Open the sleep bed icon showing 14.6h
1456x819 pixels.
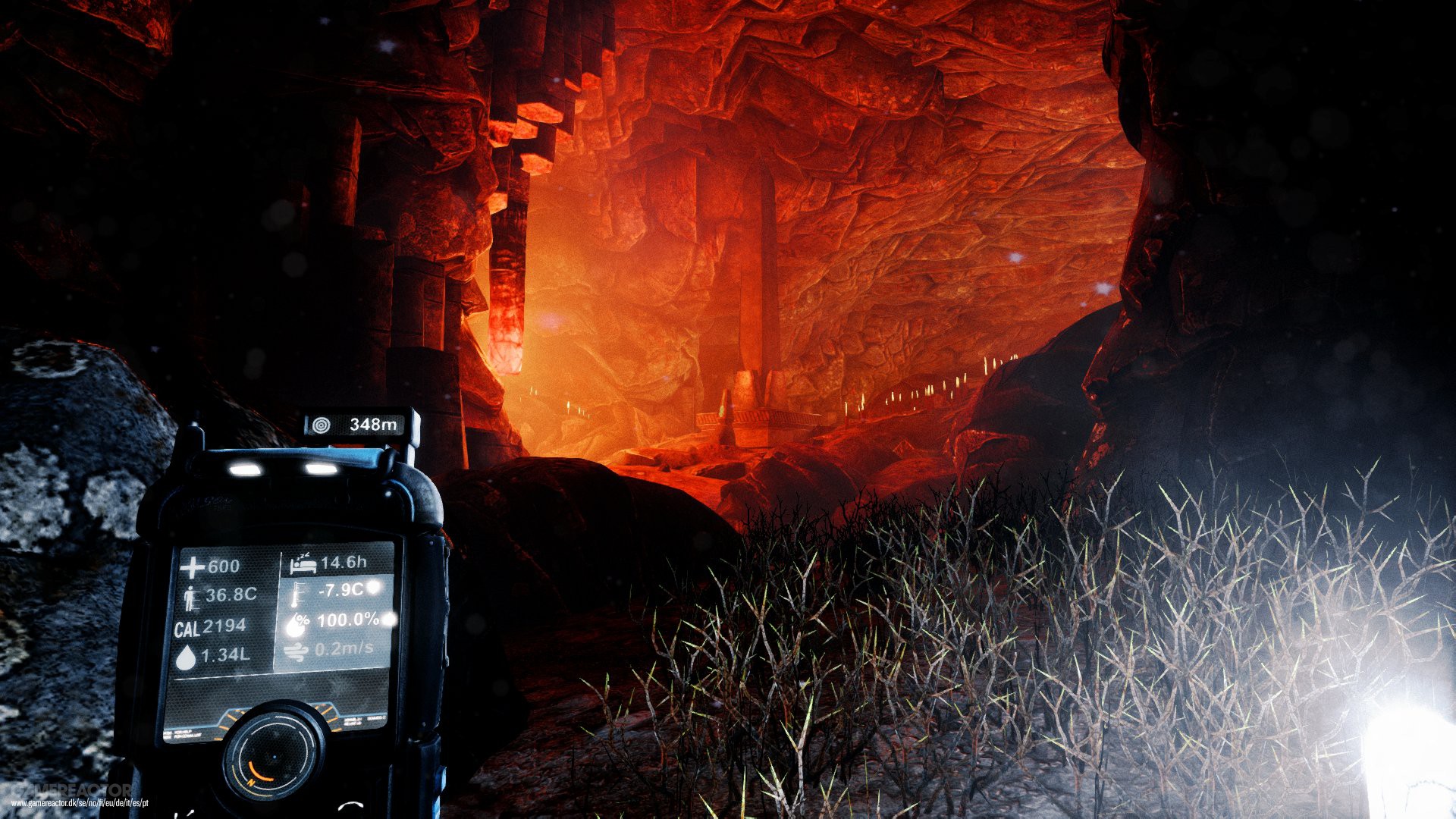303,564
